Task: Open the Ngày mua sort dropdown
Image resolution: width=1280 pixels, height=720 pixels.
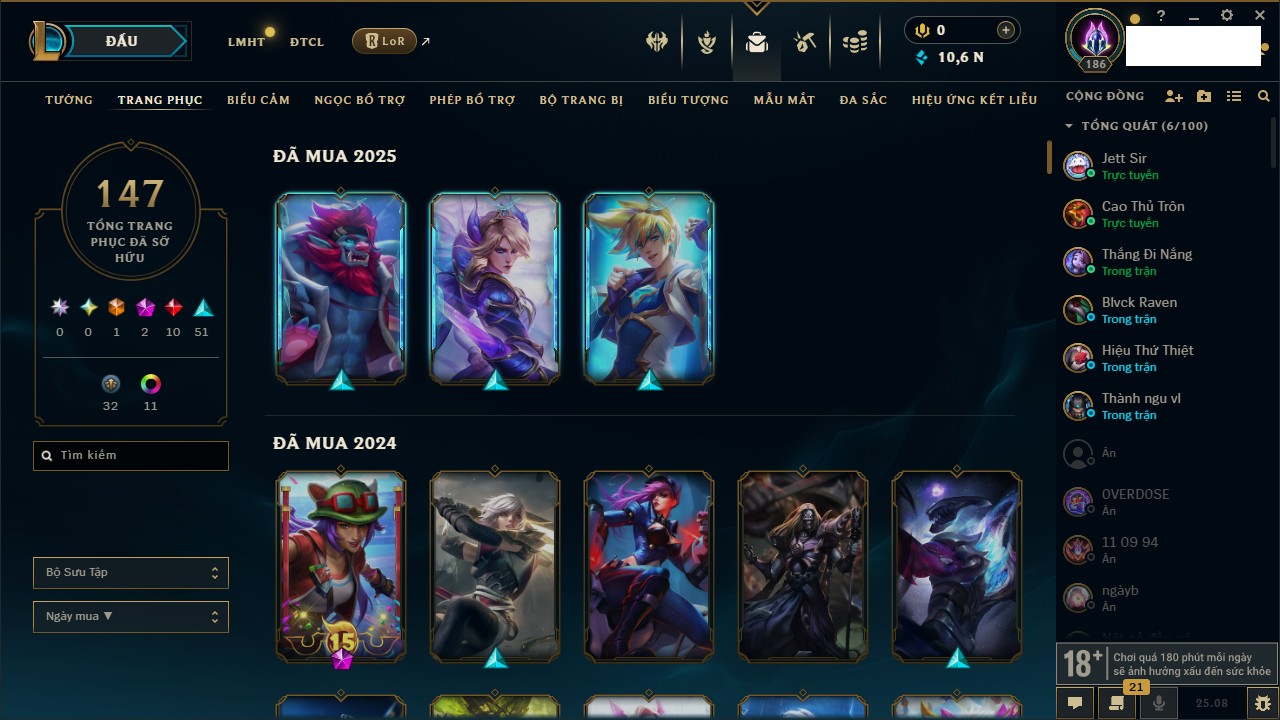Action: (x=131, y=617)
